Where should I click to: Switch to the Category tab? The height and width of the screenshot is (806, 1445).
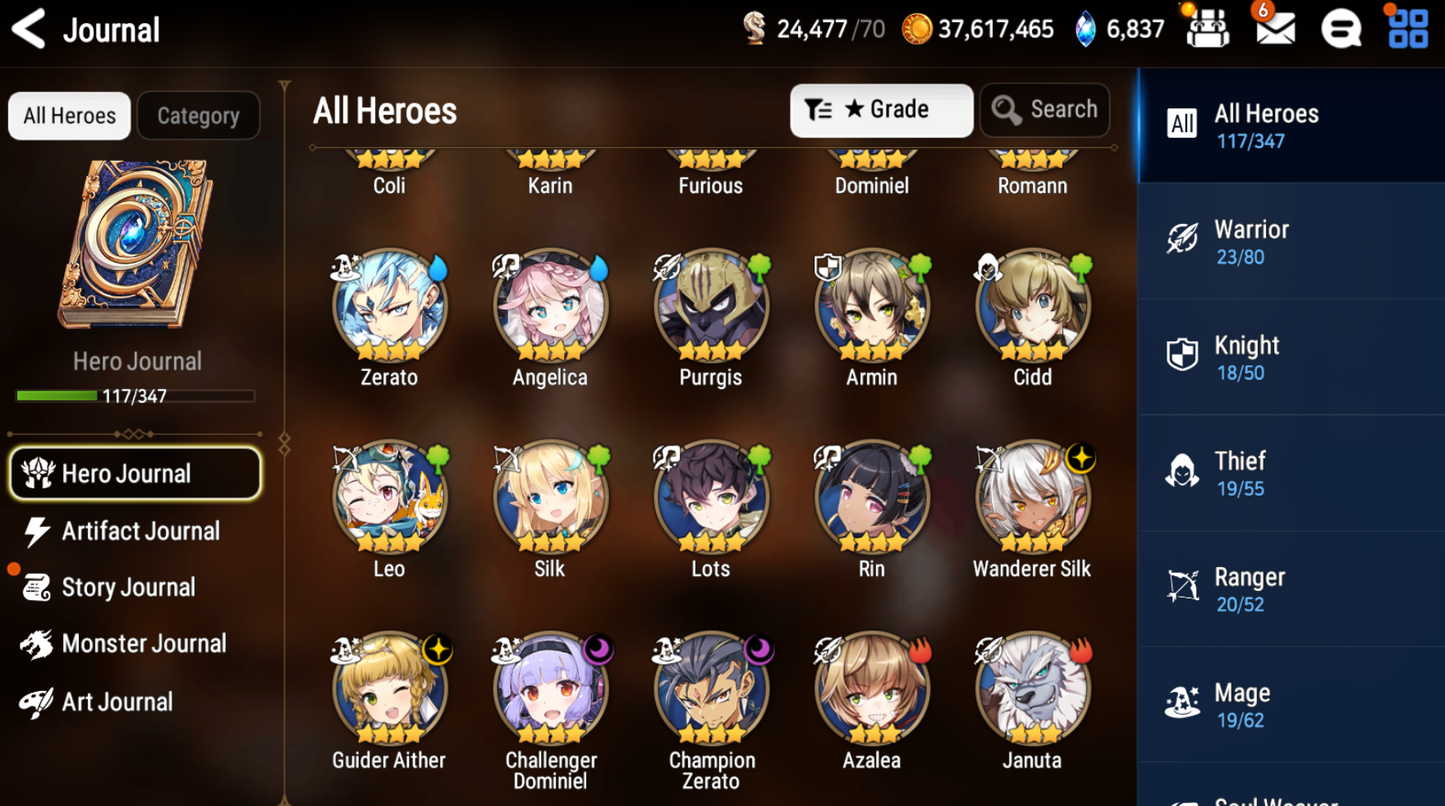(x=198, y=116)
